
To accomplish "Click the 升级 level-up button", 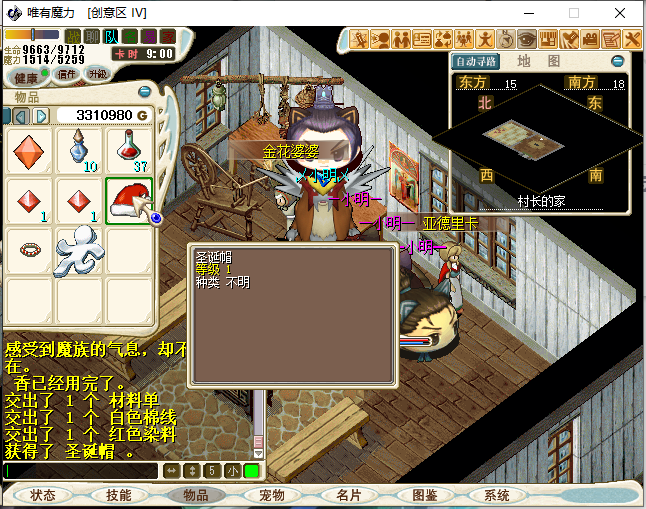I will [x=98, y=75].
